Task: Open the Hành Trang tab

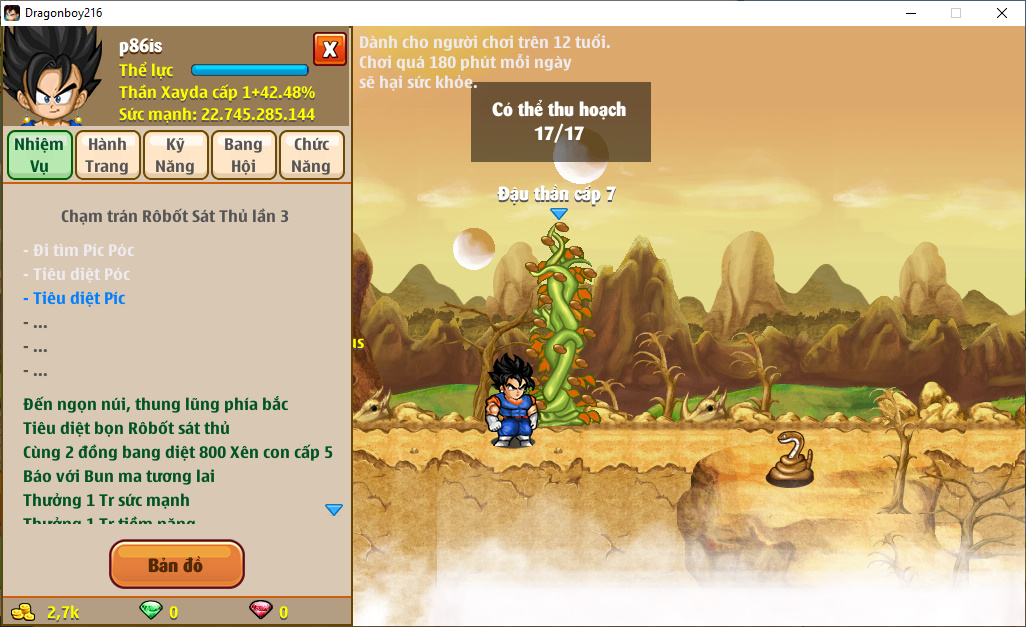Action: 107,155
